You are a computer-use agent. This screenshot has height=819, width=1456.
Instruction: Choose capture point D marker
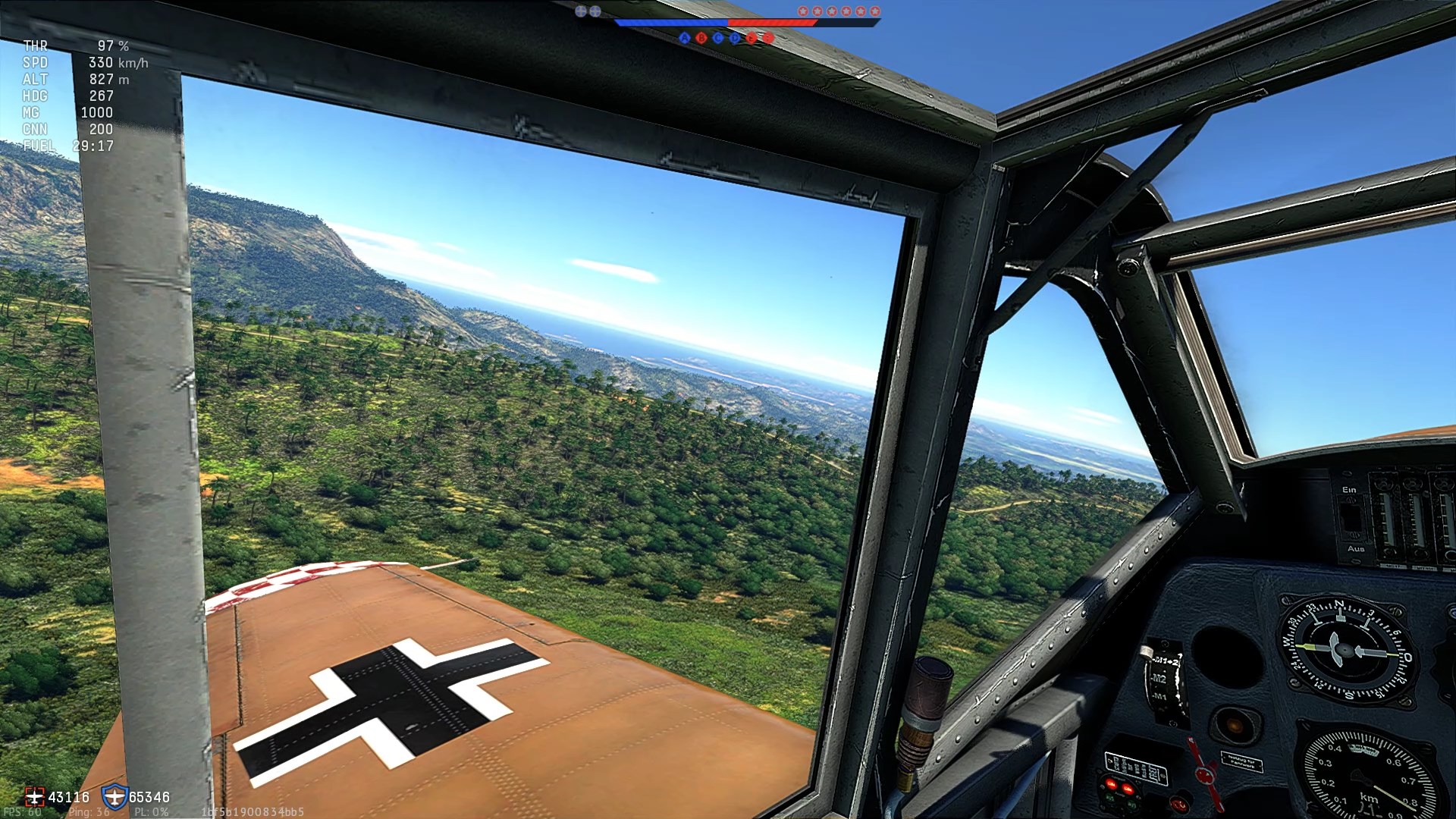(735, 38)
